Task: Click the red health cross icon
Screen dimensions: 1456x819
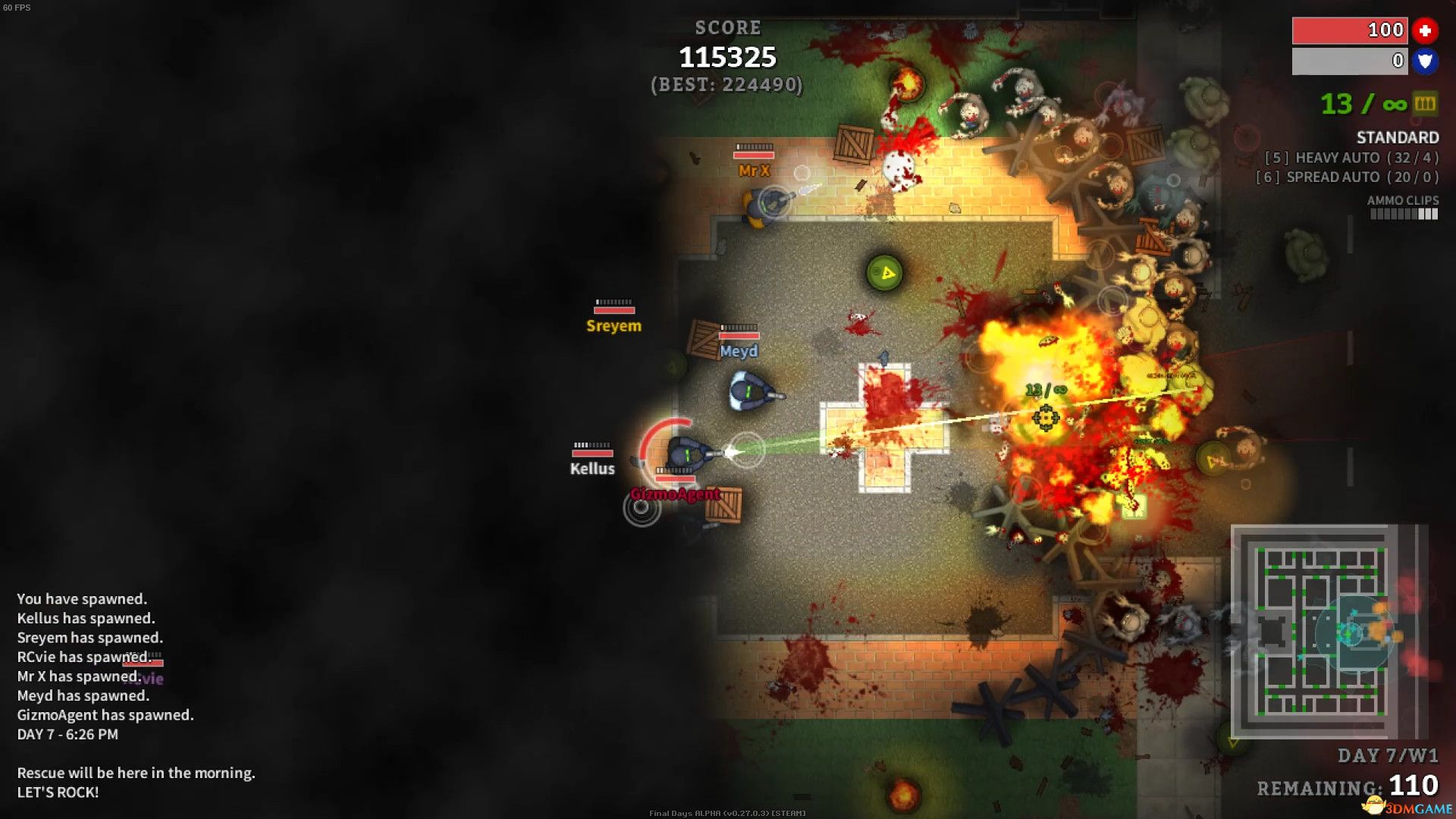Action: 1425,30
